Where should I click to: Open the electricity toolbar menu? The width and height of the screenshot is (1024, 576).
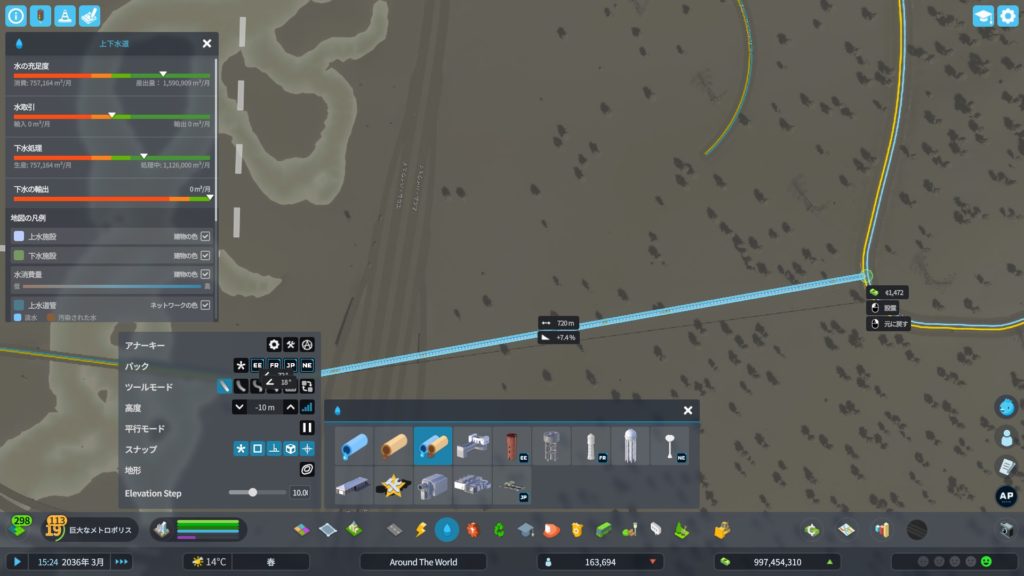(421, 529)
